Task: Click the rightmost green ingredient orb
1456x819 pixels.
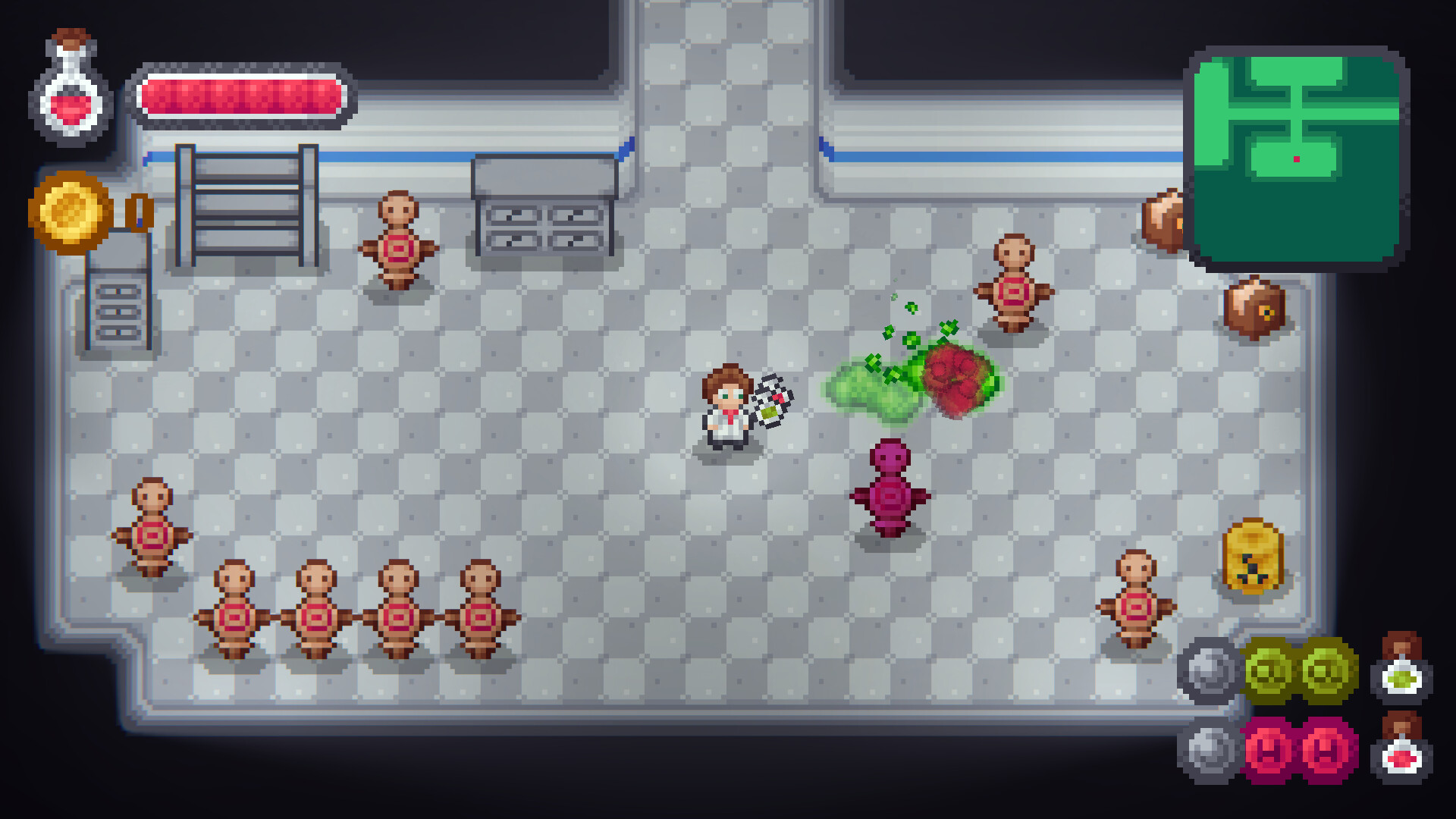Action: (x=1326, y=671)
